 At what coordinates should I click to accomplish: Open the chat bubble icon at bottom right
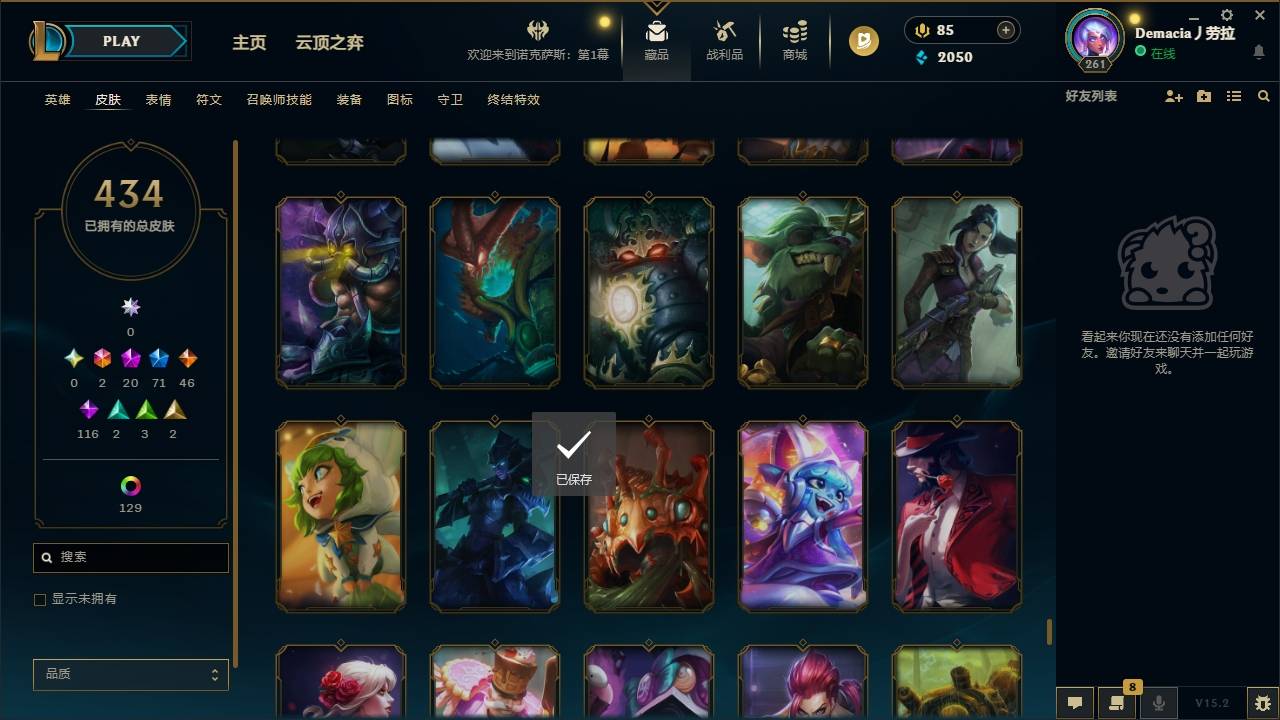click(x=1075, y=703)
